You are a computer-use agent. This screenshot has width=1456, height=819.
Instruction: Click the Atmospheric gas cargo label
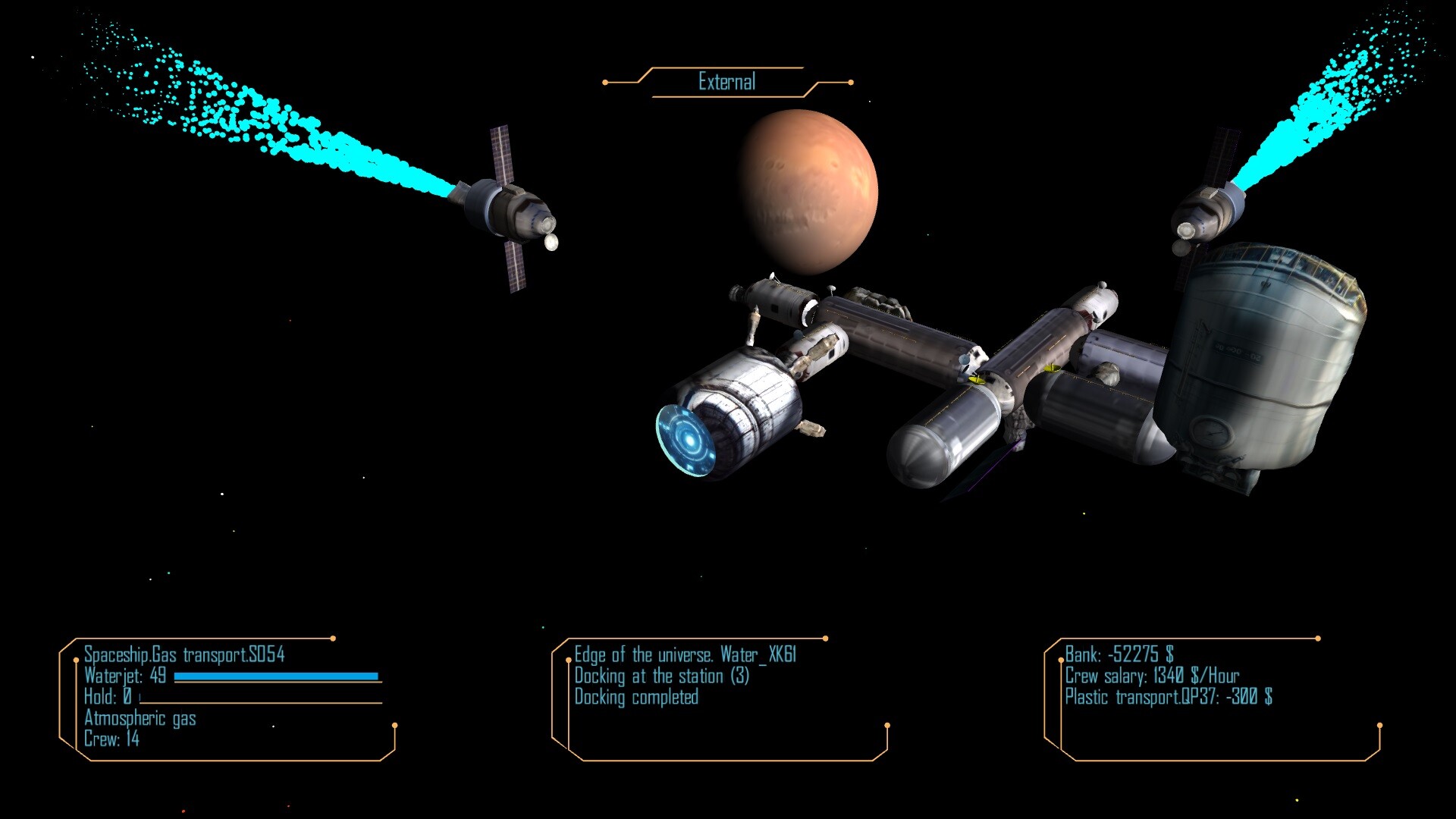(140, 718)
